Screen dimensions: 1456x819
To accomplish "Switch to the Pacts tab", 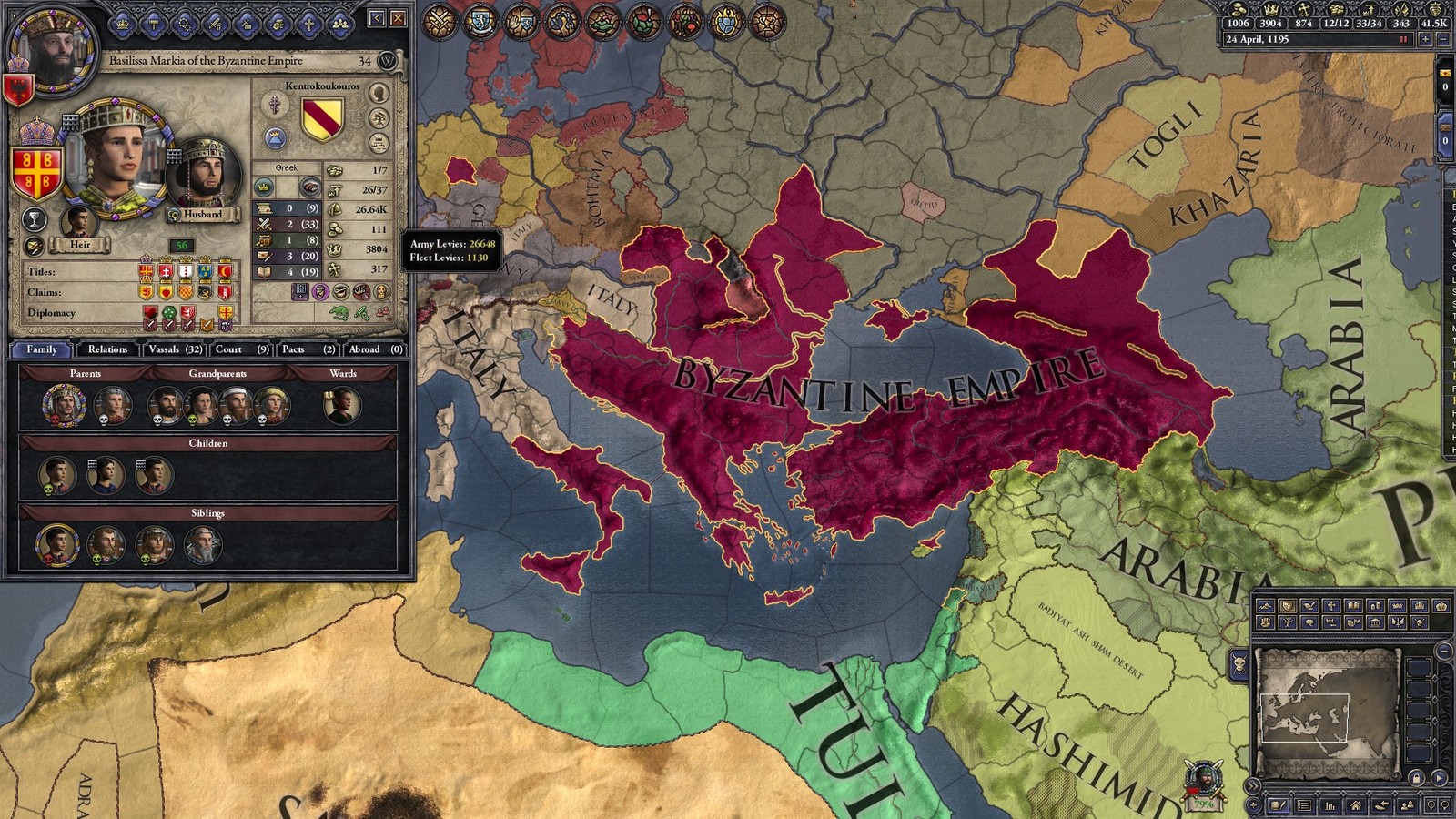I will tap(308, 349).
